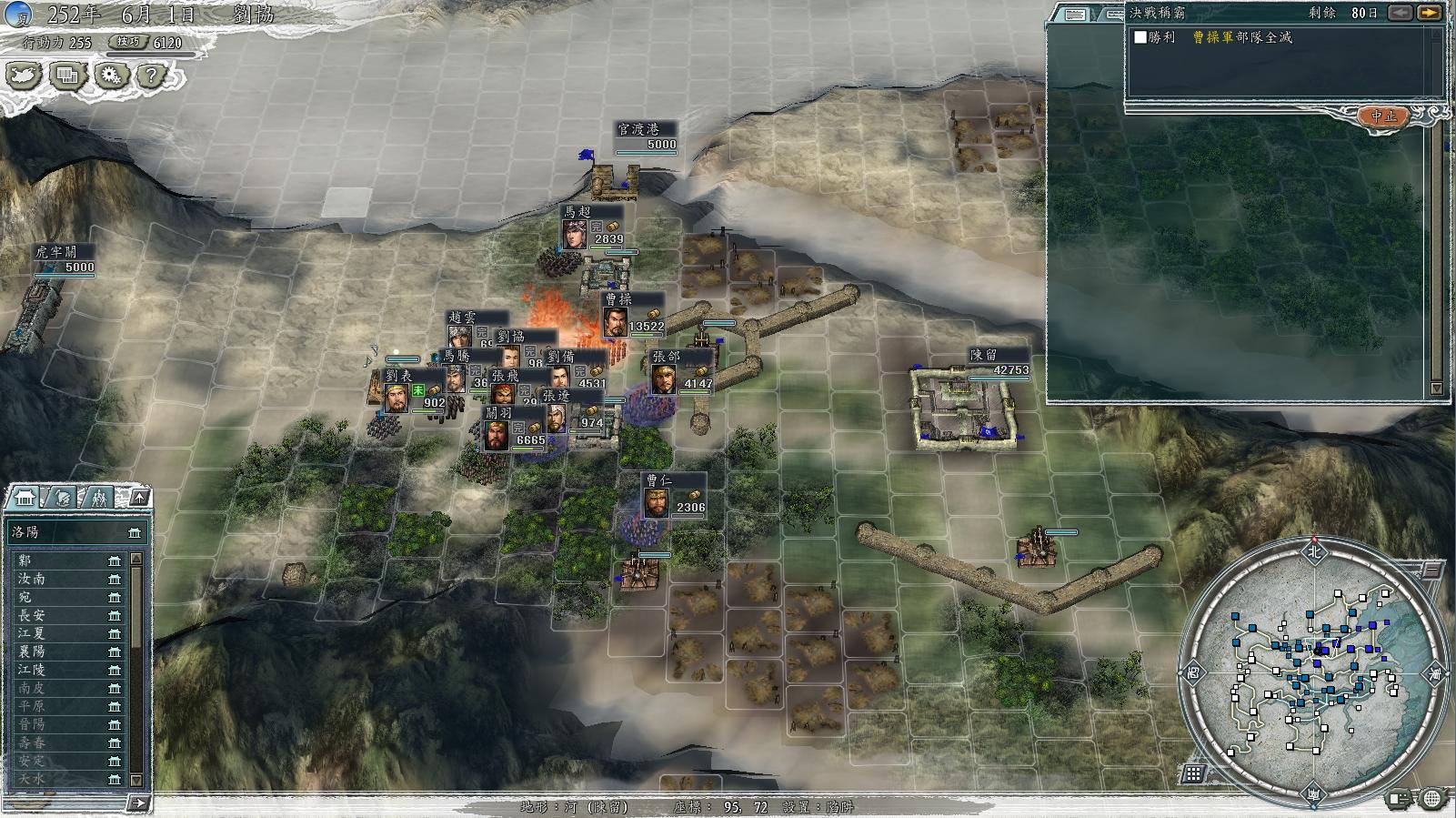Open the help question mark button
Image resolution: width=1456 pixels, height=818 pixels.
(152, 76)
